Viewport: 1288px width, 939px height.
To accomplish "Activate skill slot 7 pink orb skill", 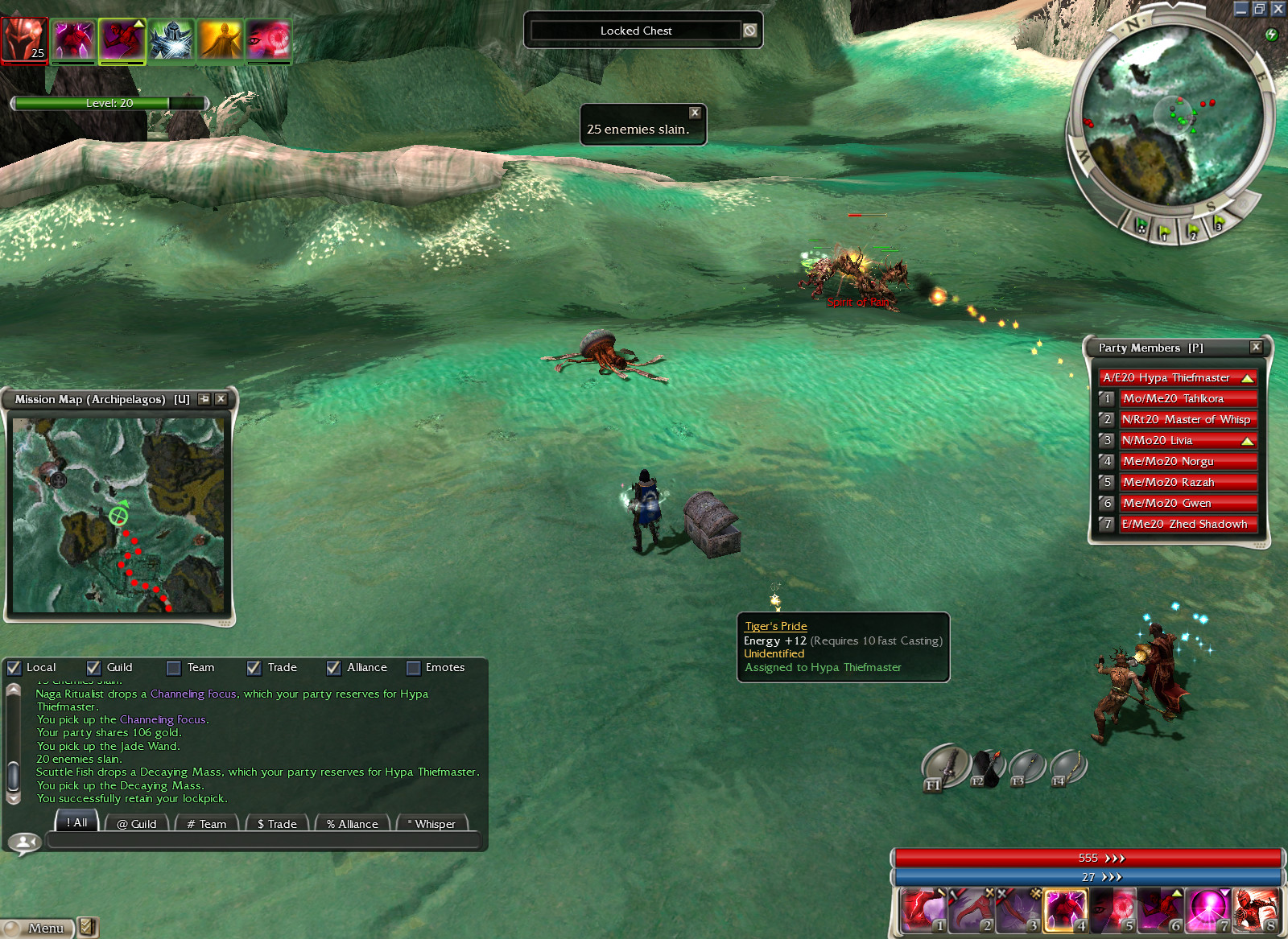I will click(1207, 910).
